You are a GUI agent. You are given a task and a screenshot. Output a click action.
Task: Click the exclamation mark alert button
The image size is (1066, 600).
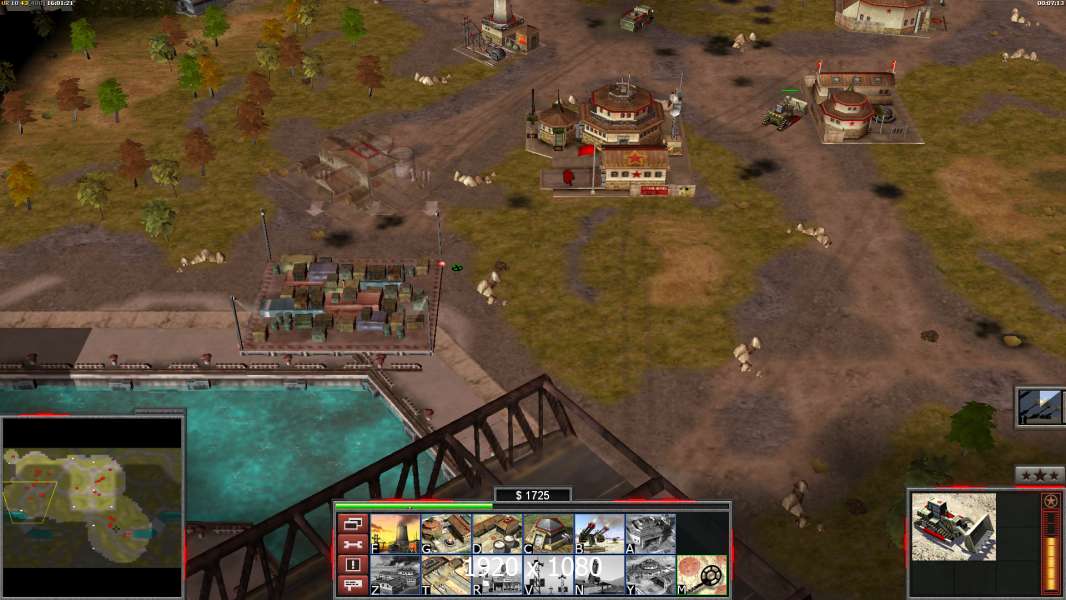tap(352, 565)
